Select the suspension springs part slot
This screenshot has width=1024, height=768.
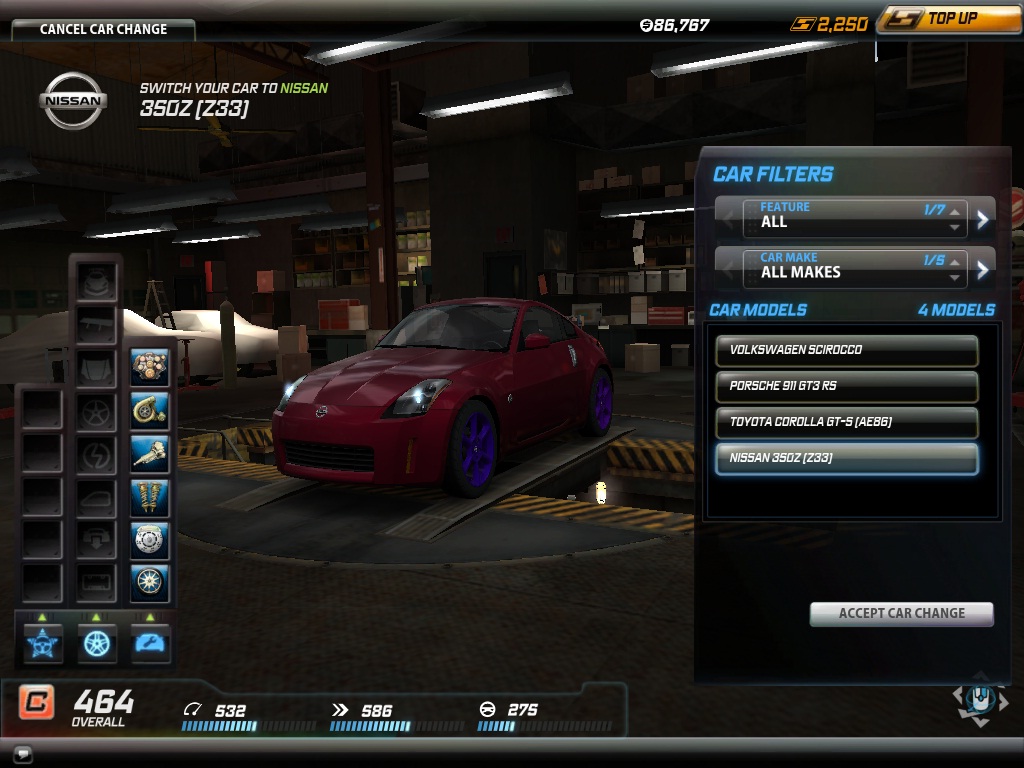[x=150, y=497]
